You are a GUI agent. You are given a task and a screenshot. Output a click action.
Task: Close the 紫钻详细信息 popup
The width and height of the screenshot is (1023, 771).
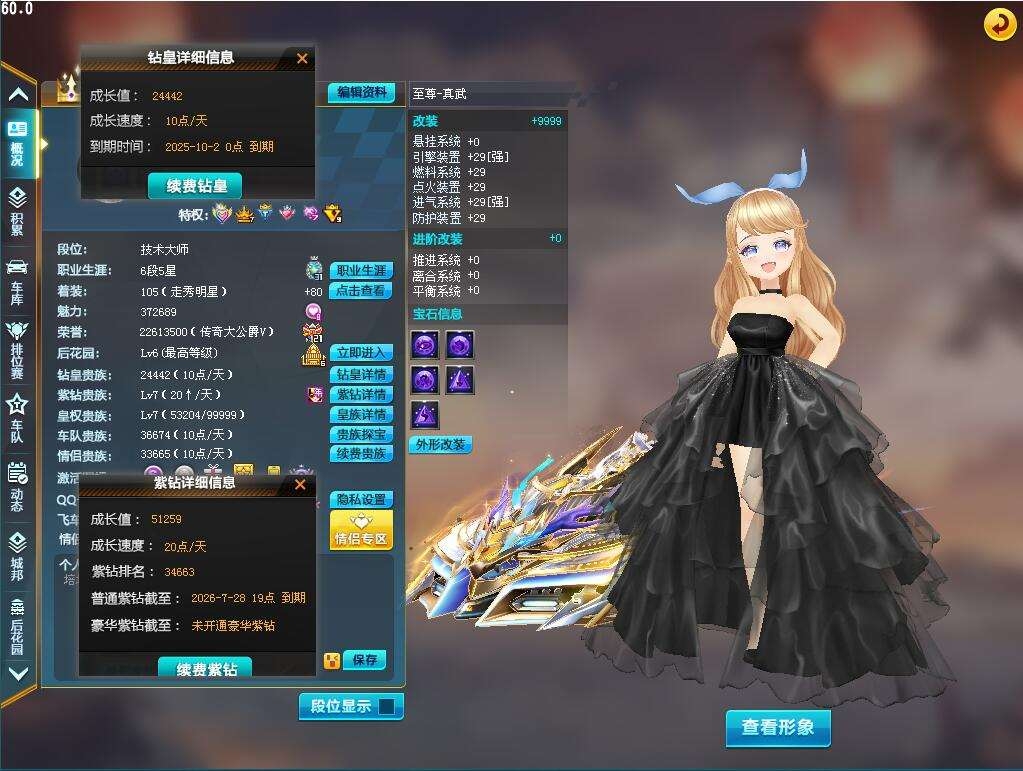click(x=300, y=485)
